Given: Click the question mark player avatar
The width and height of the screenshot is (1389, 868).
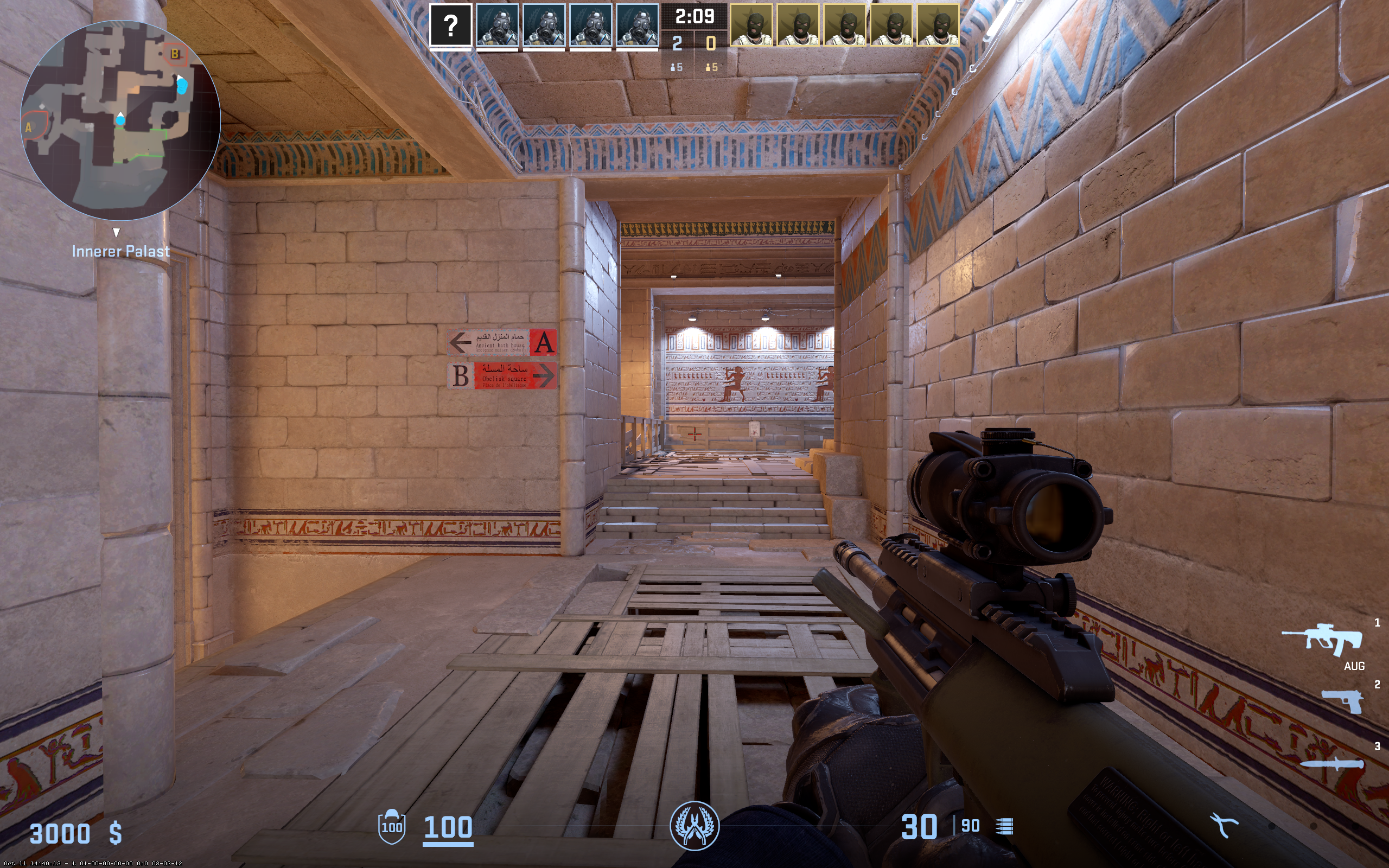Looking at the screenshot, I should [x=450, y=25].
